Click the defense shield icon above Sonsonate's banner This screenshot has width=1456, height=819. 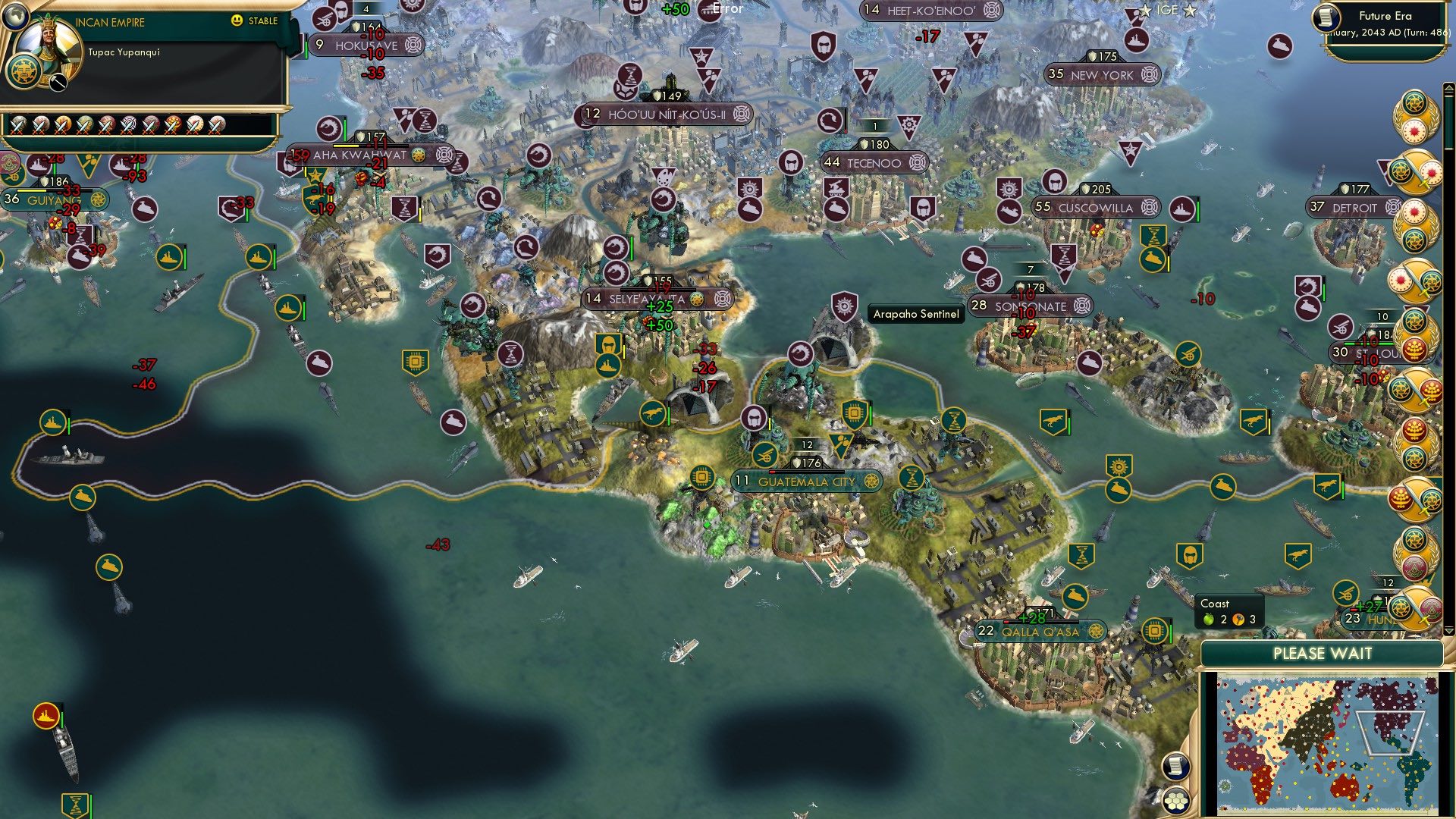tap(1021, 286)
